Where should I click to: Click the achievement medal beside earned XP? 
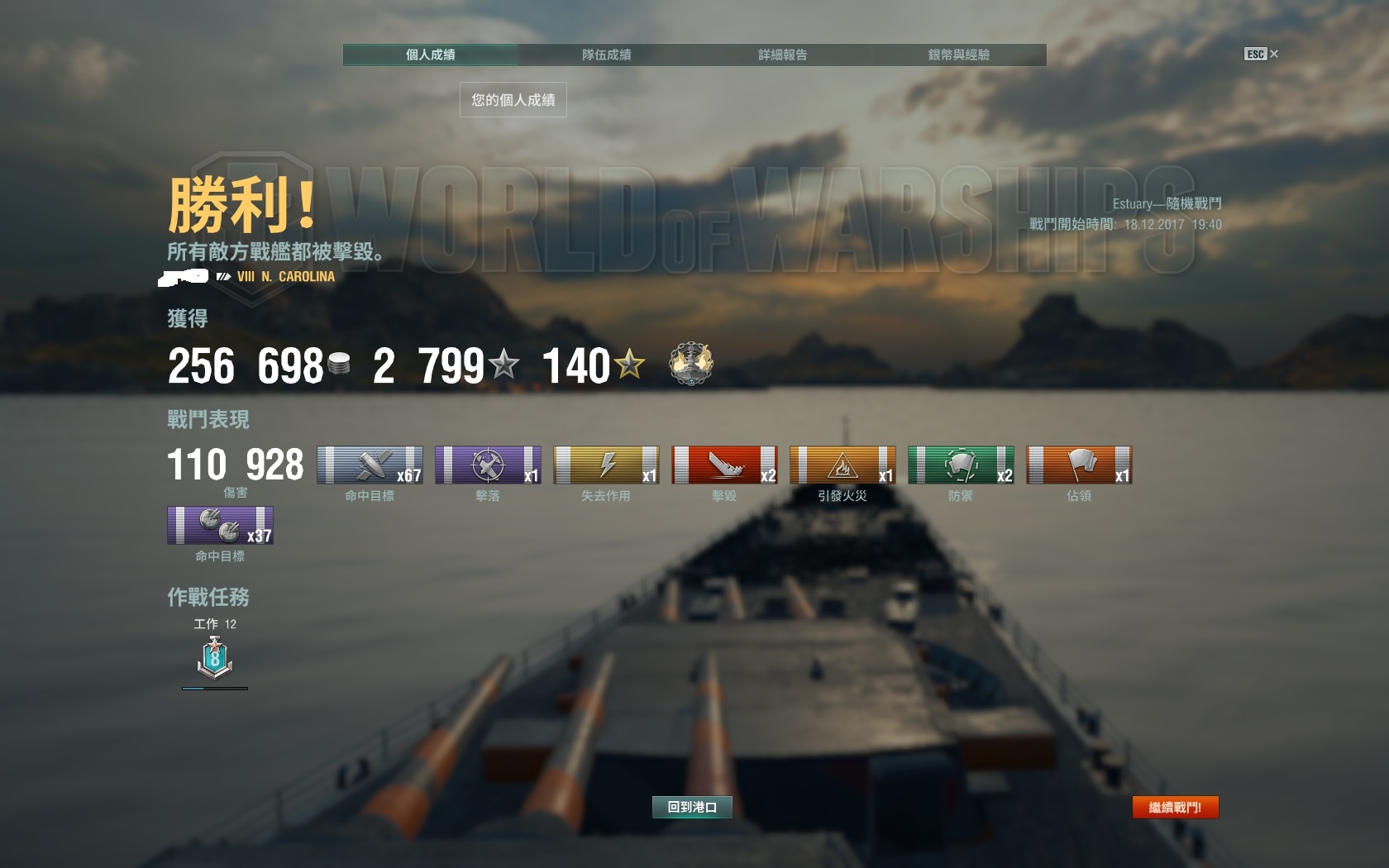[x=691, y=365]
